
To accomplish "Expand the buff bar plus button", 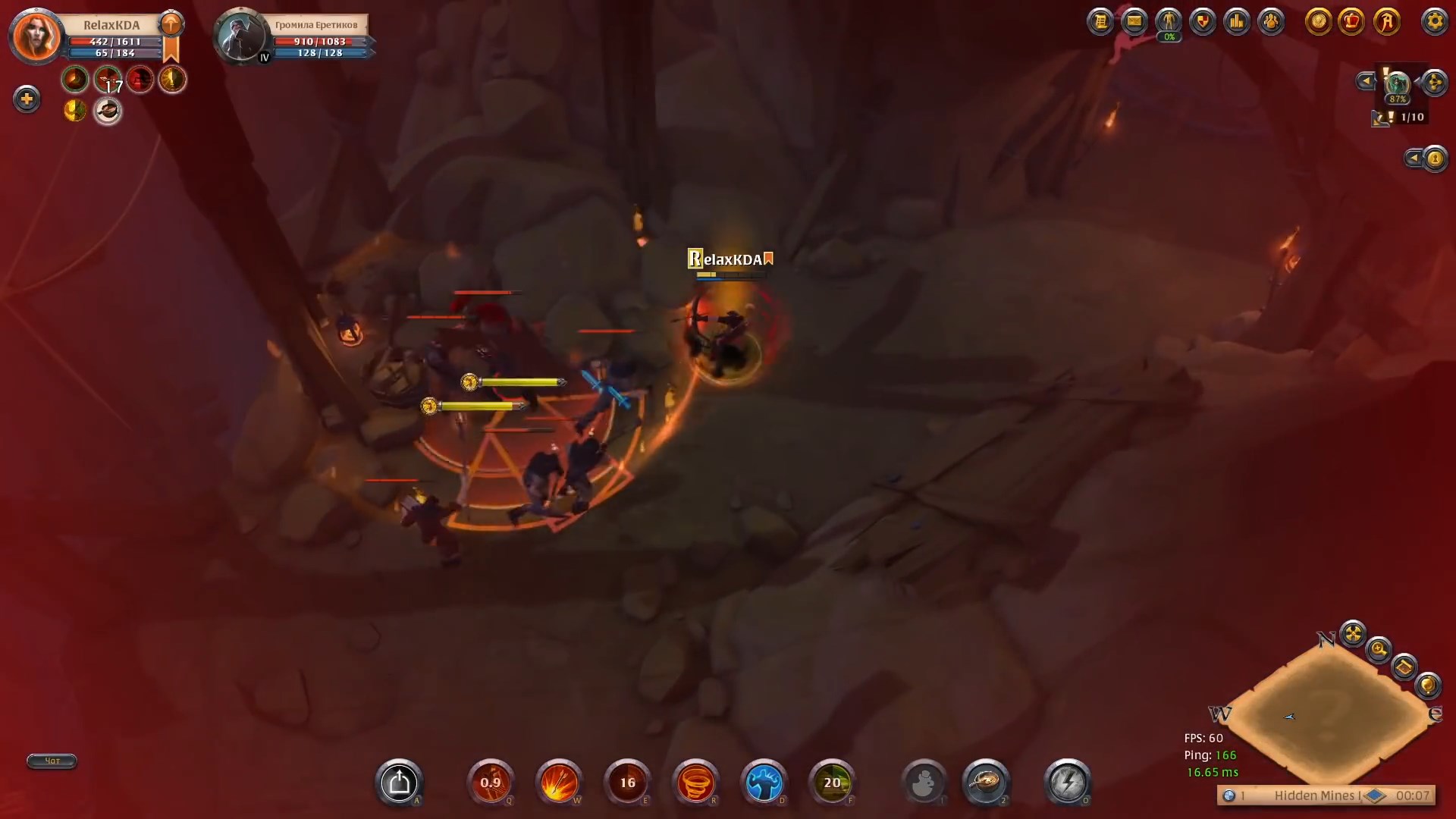I will pos(27,98).
